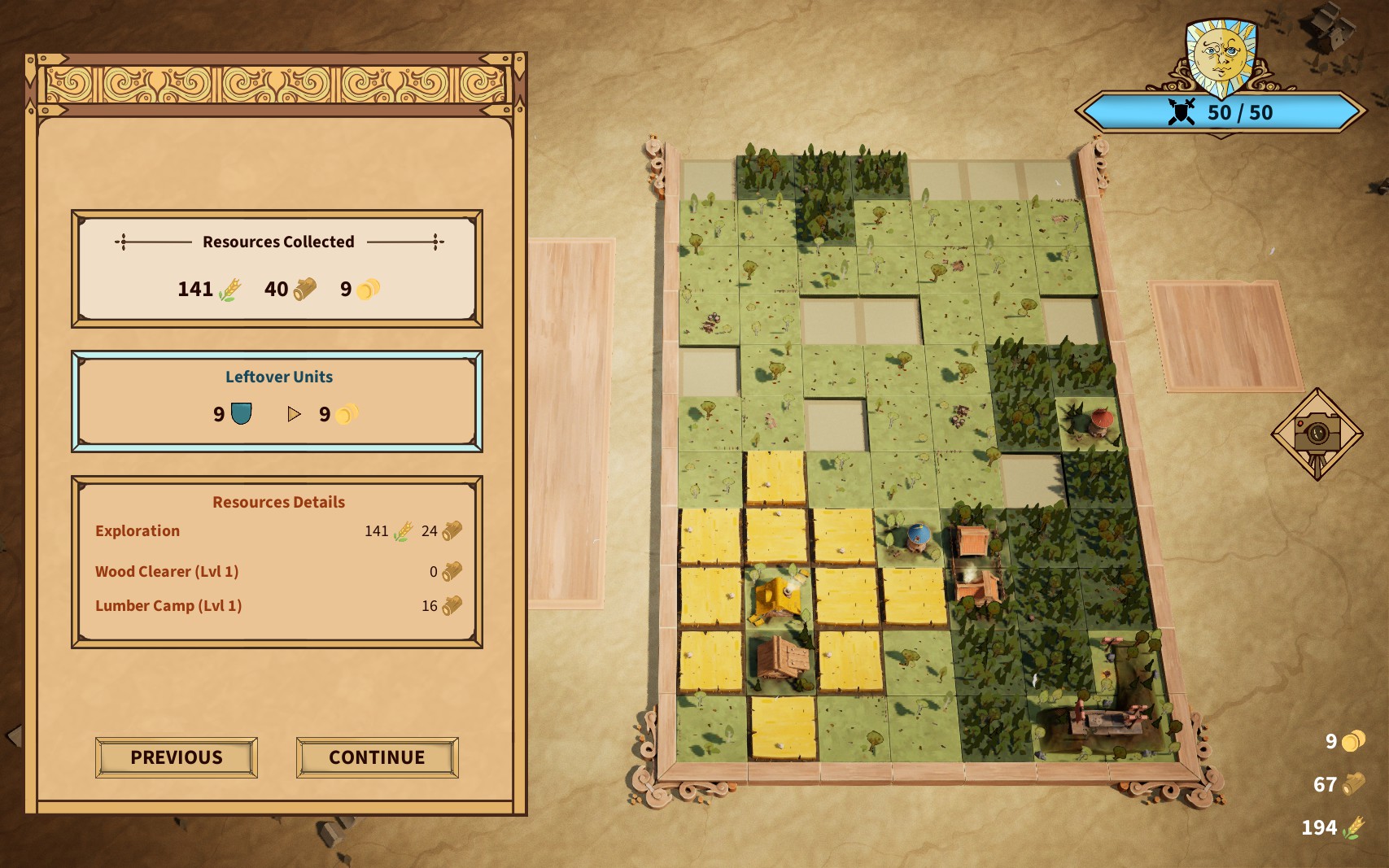Select the Leftover Units panel
1389x868 pixels.
[277, 401]
